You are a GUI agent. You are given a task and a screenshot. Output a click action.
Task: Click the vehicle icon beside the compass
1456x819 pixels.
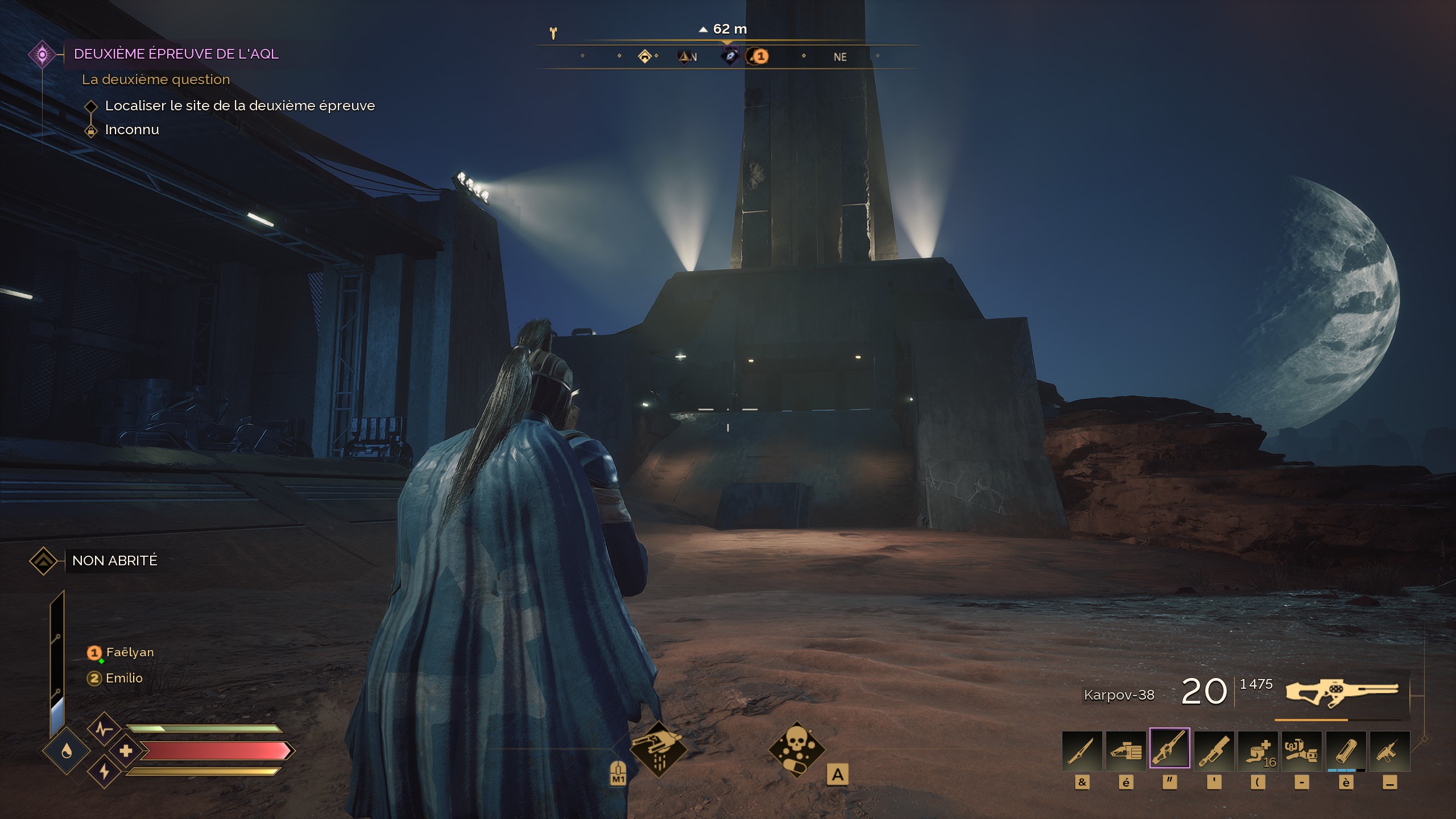[553, 33]
